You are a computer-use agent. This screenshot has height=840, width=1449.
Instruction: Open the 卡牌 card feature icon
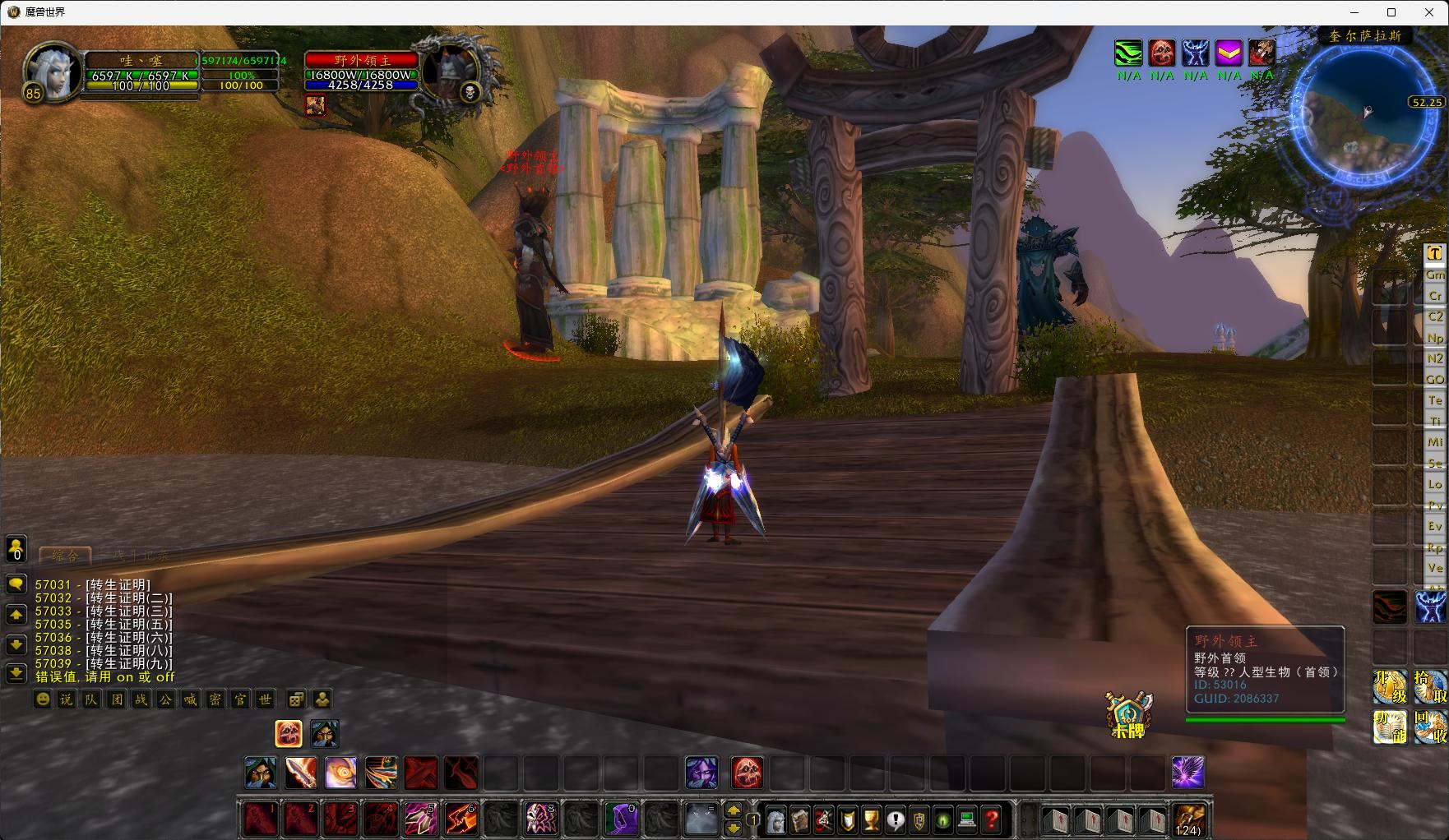point(1128,713)
